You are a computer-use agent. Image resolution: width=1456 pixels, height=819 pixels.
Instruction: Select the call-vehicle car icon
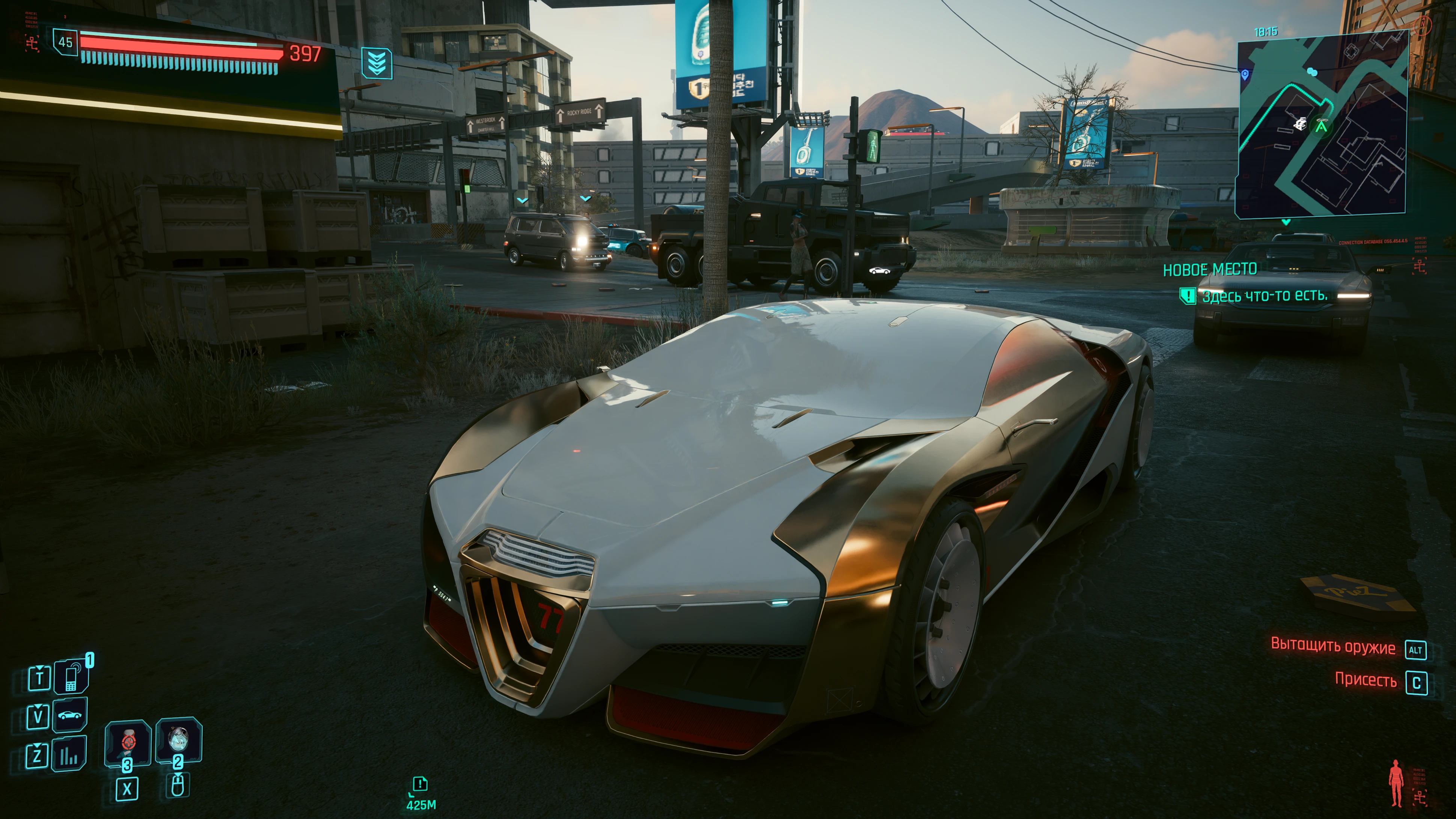[x=69, y=715]
